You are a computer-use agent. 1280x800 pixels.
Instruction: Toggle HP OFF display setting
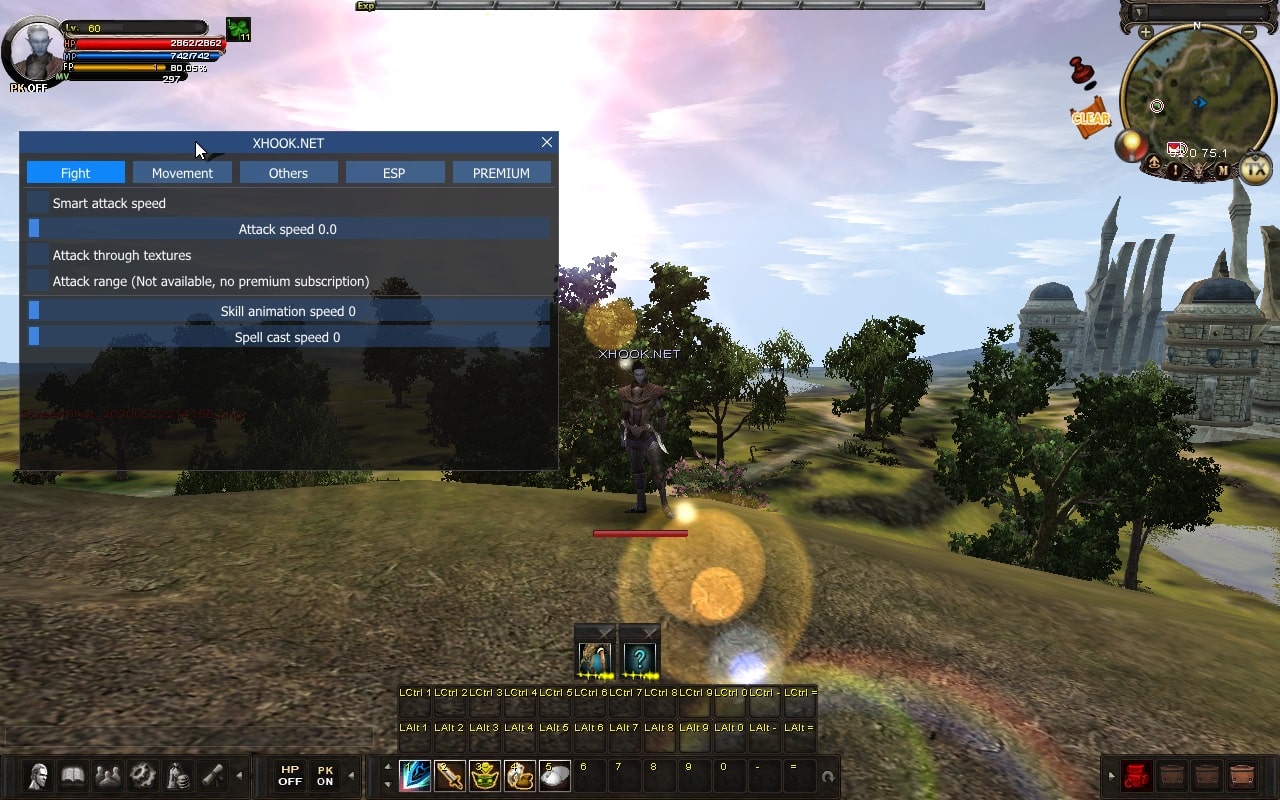pos(289,775)
